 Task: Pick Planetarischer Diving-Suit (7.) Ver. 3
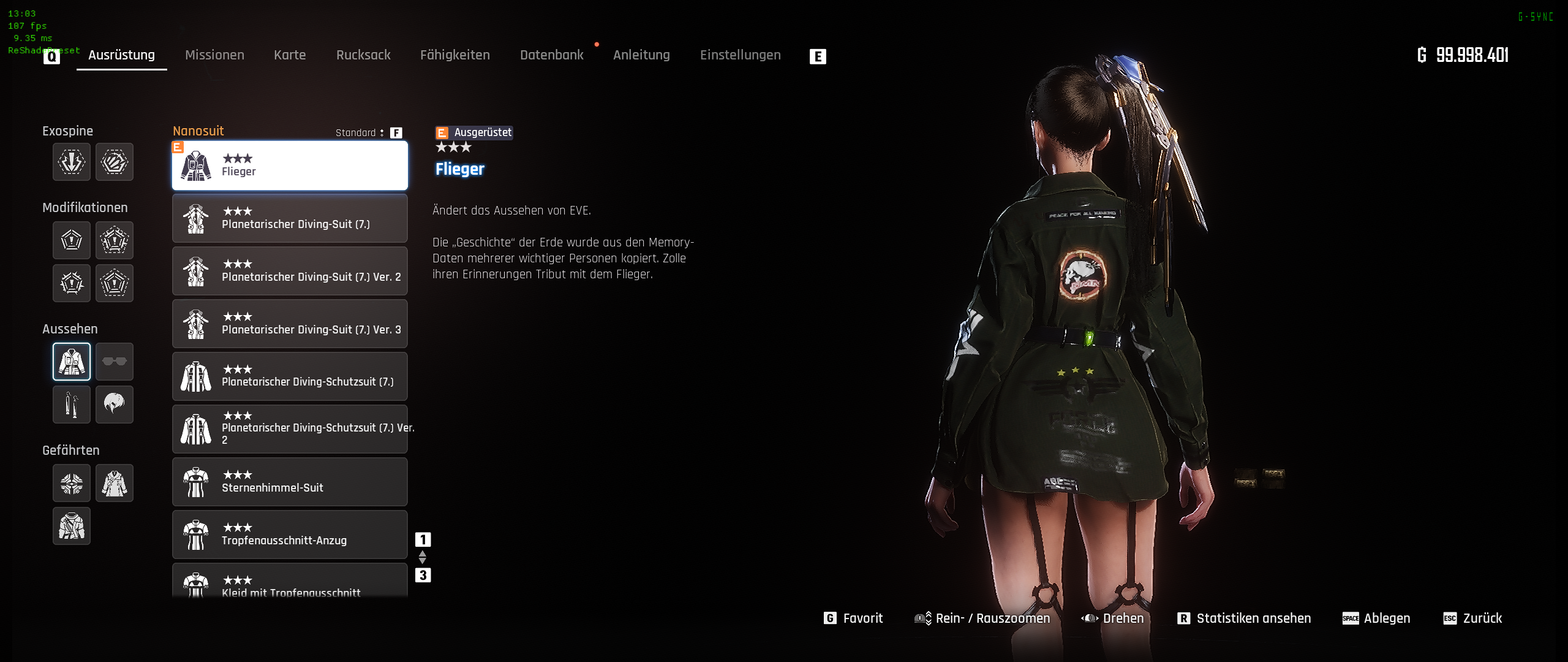click(290, 324)
